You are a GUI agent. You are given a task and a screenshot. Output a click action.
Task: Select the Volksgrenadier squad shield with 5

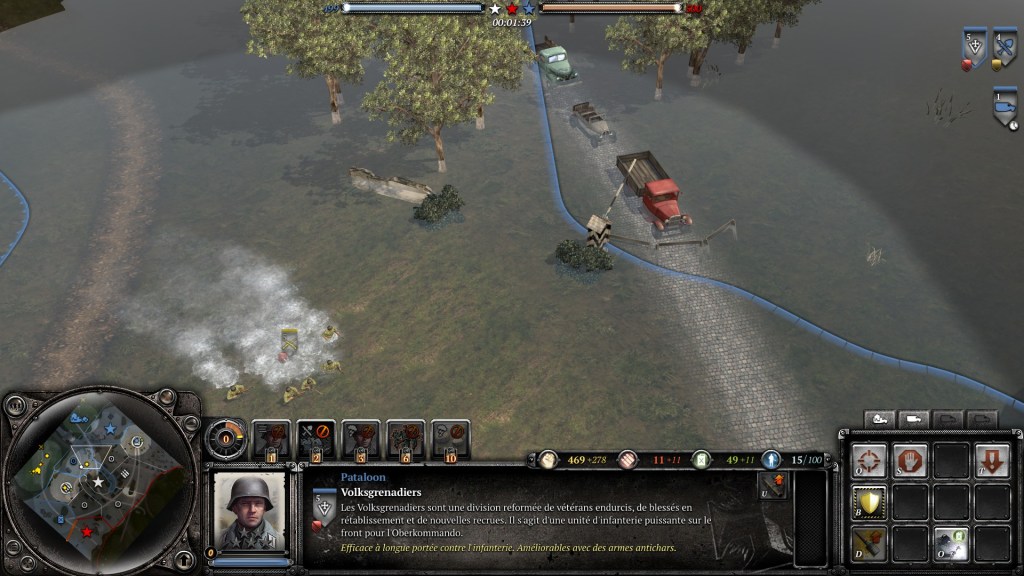coord(973,48)
